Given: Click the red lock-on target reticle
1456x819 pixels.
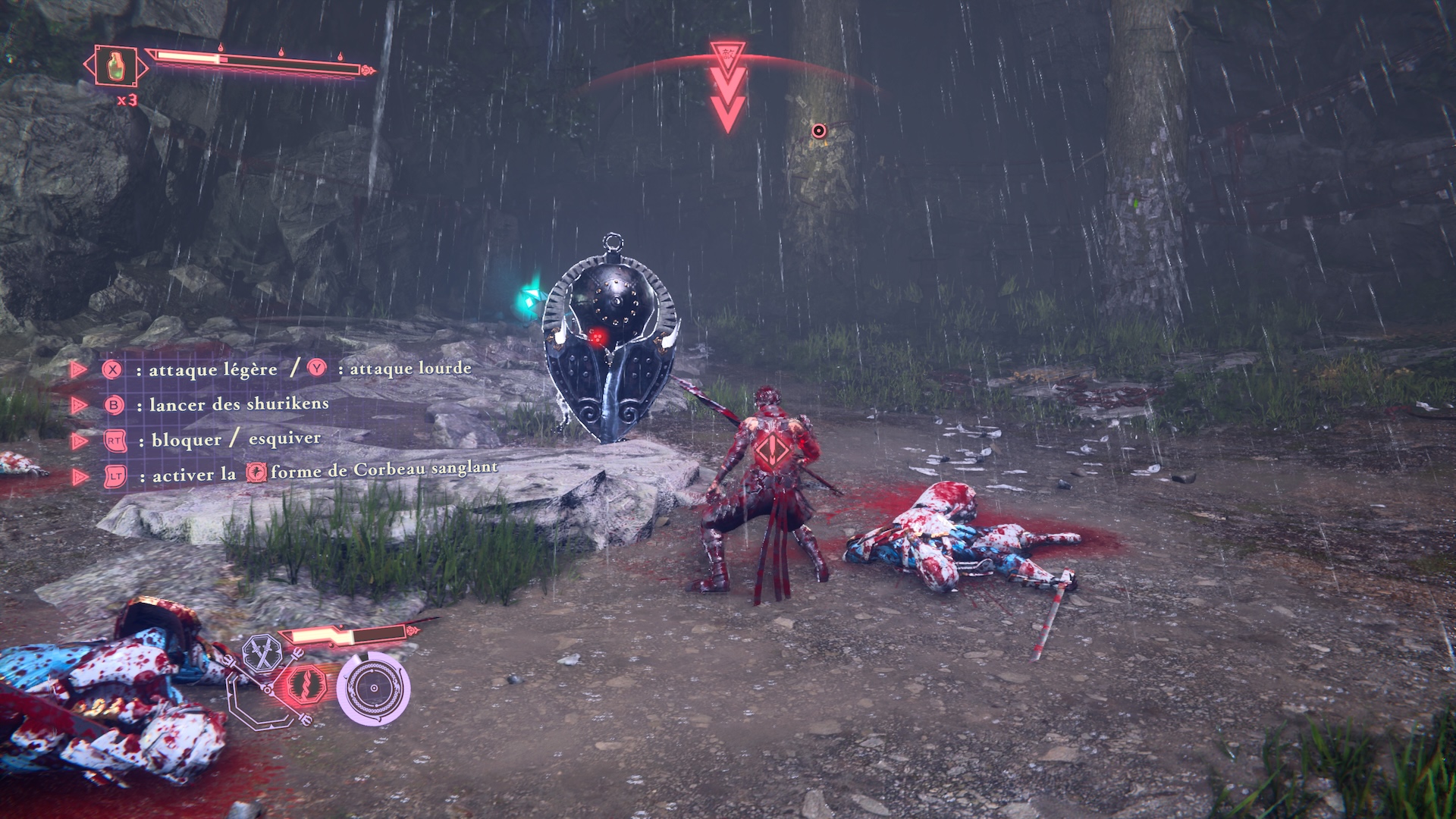Looking at the screenshot, I should point(818,130).
